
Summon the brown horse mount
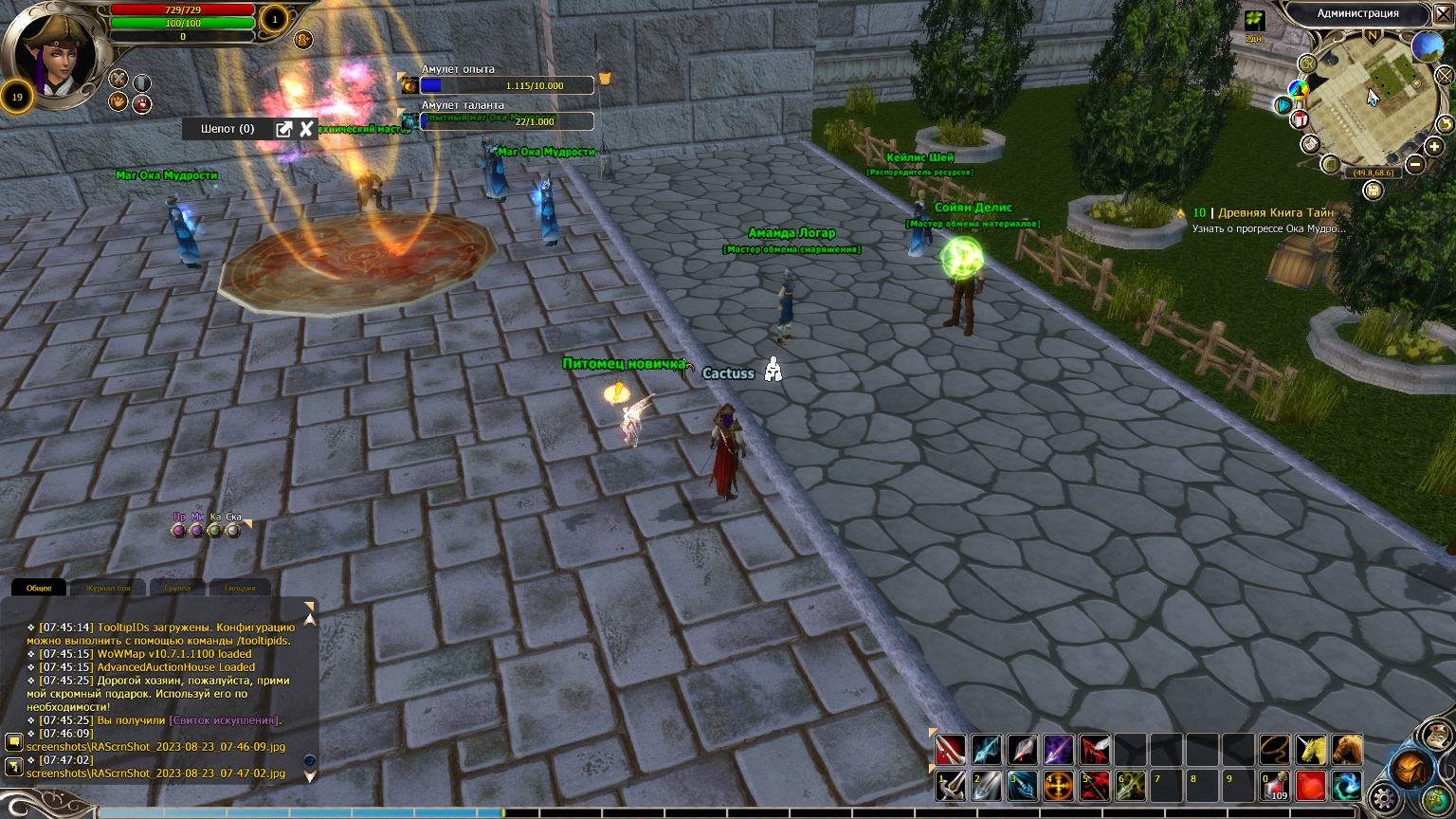(x=1347, y=750)
